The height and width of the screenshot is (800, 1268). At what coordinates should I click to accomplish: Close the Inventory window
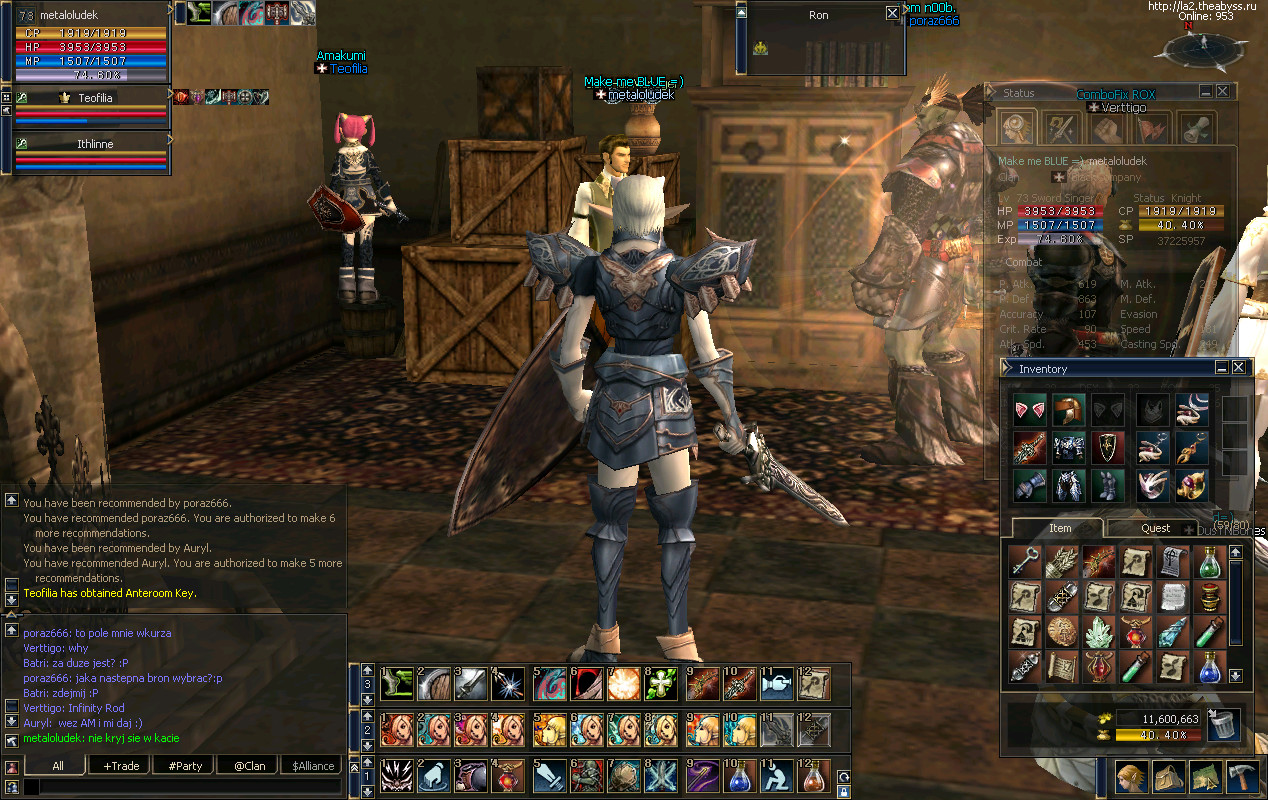point(1238,368)
